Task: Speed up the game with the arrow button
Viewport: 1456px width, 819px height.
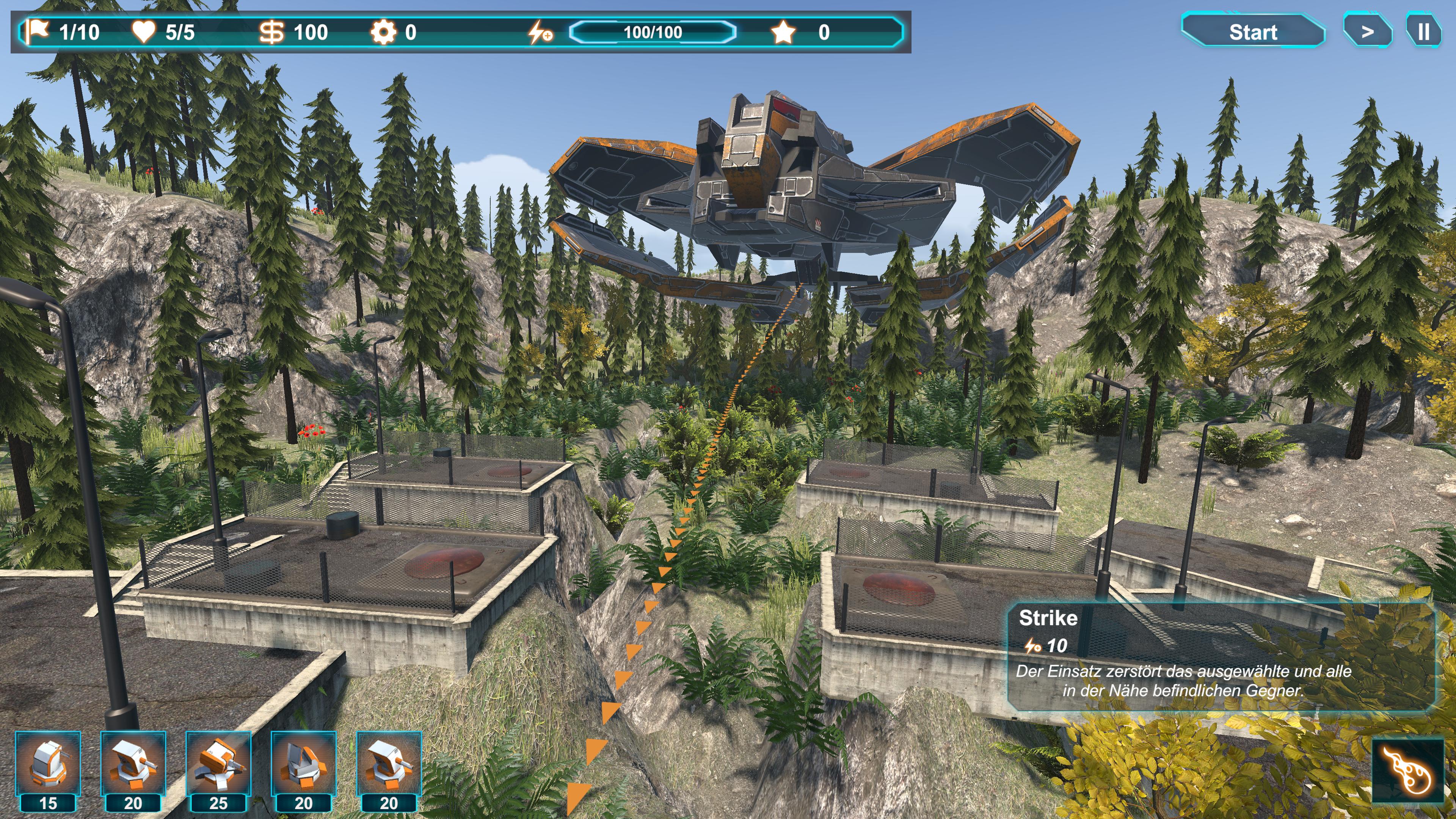Action: [1367, 31]
